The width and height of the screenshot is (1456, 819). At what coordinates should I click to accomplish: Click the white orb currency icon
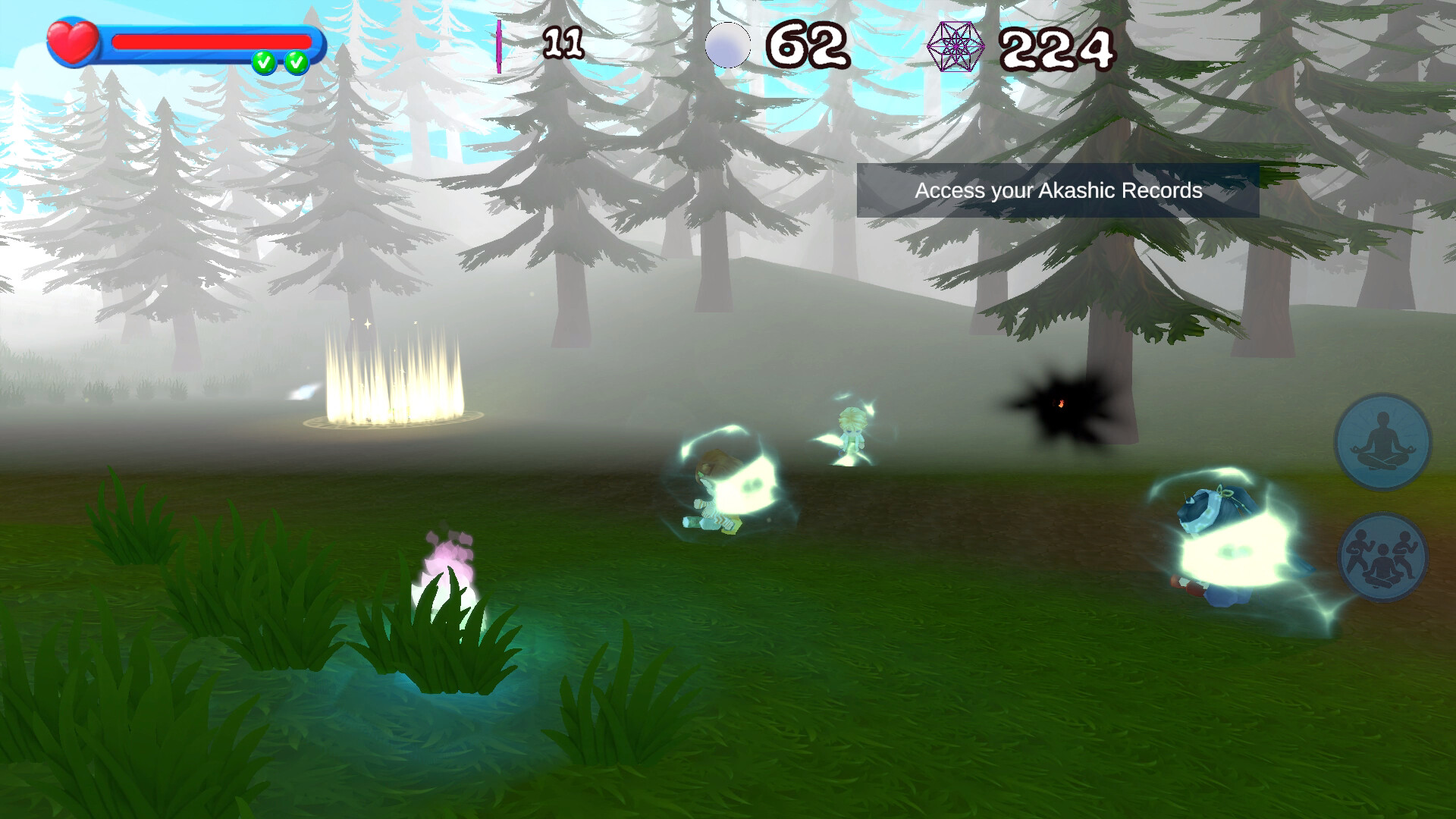pyautogui.click(x=730, y=45)
